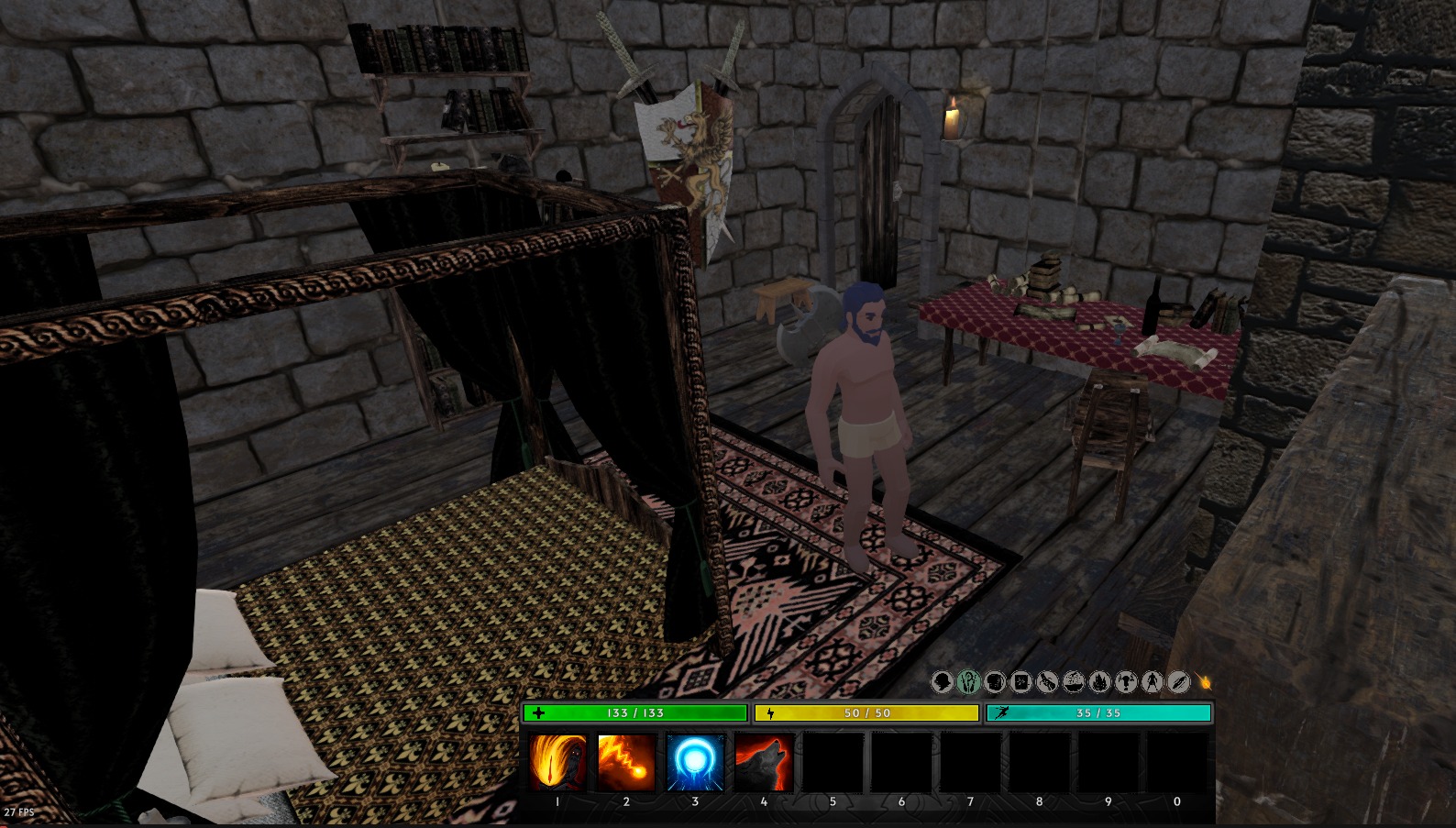Open the head silhouette menu icon
The width and height of the screenshot is (1456, 828).
[x=942, y=682]
